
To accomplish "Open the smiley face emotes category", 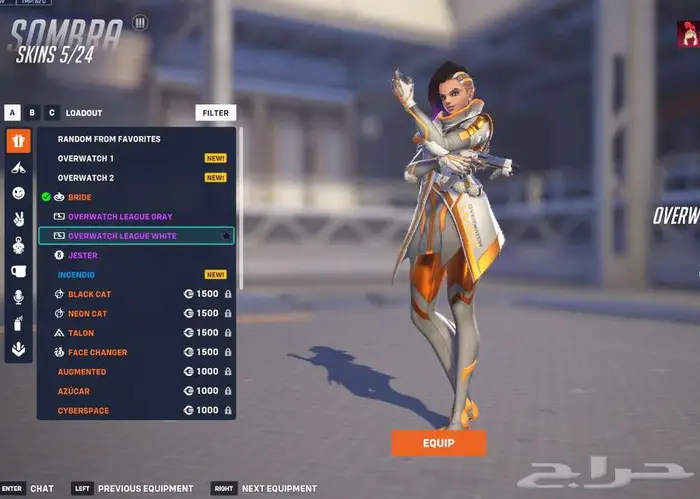I will [x=18, y=193].
